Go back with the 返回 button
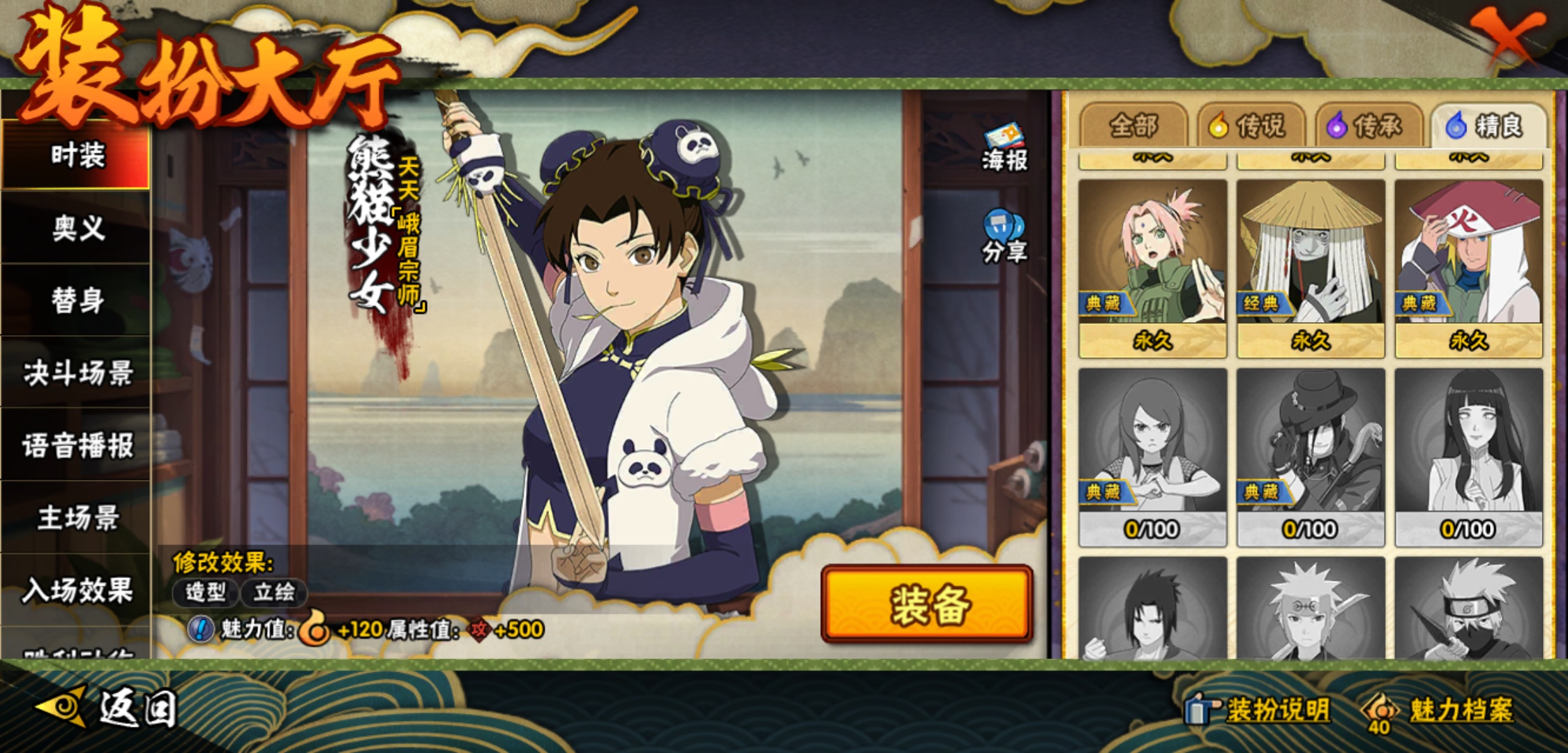1568x753 pixels. (108, 708)
